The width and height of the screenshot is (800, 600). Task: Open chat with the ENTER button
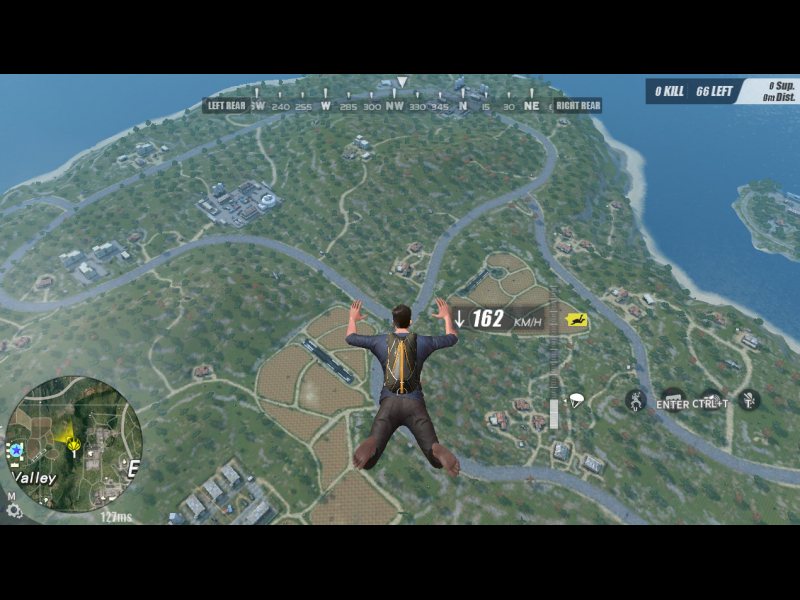point(672,402)
